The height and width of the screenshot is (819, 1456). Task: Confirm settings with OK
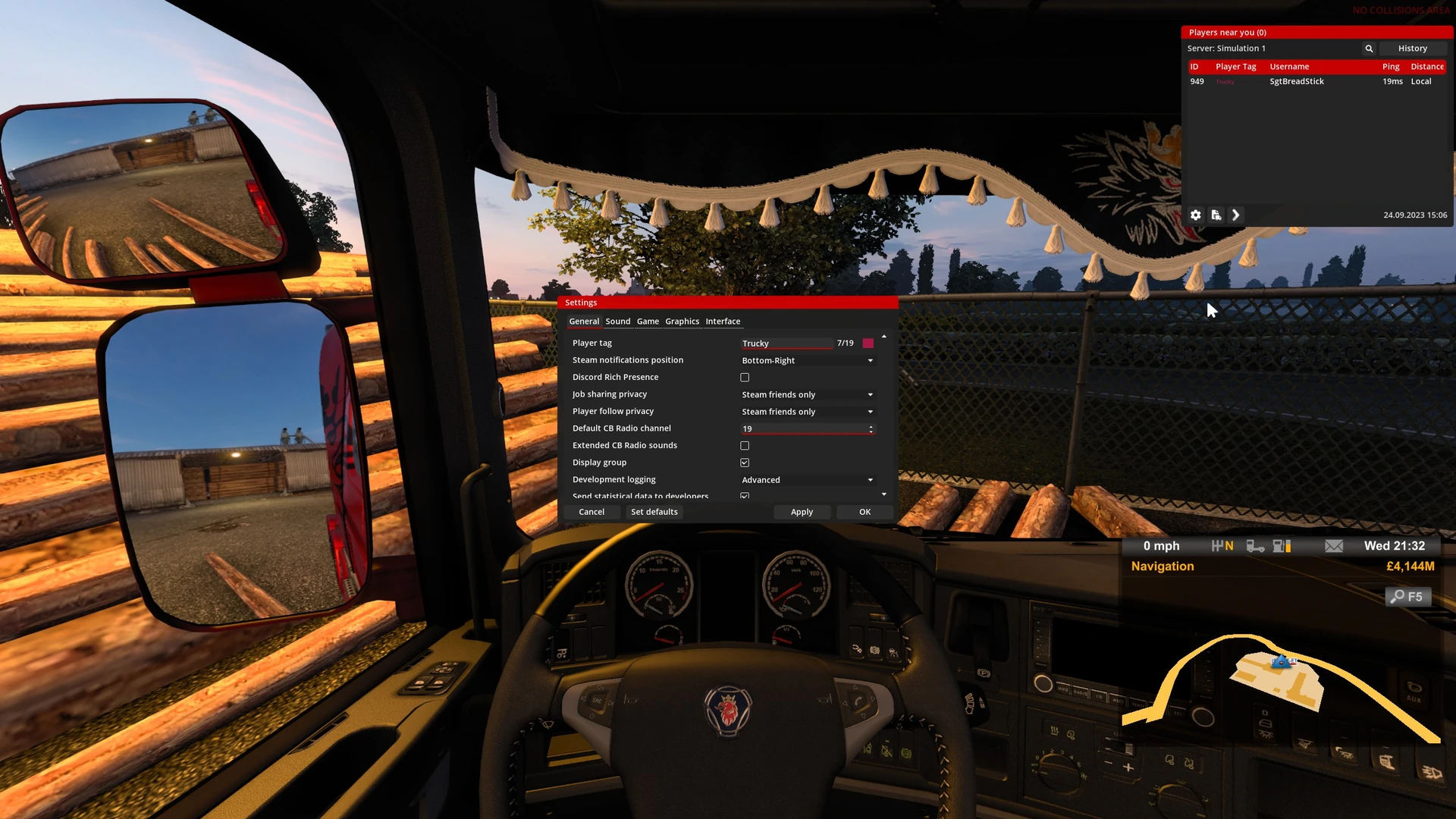[x=864, y=512]
